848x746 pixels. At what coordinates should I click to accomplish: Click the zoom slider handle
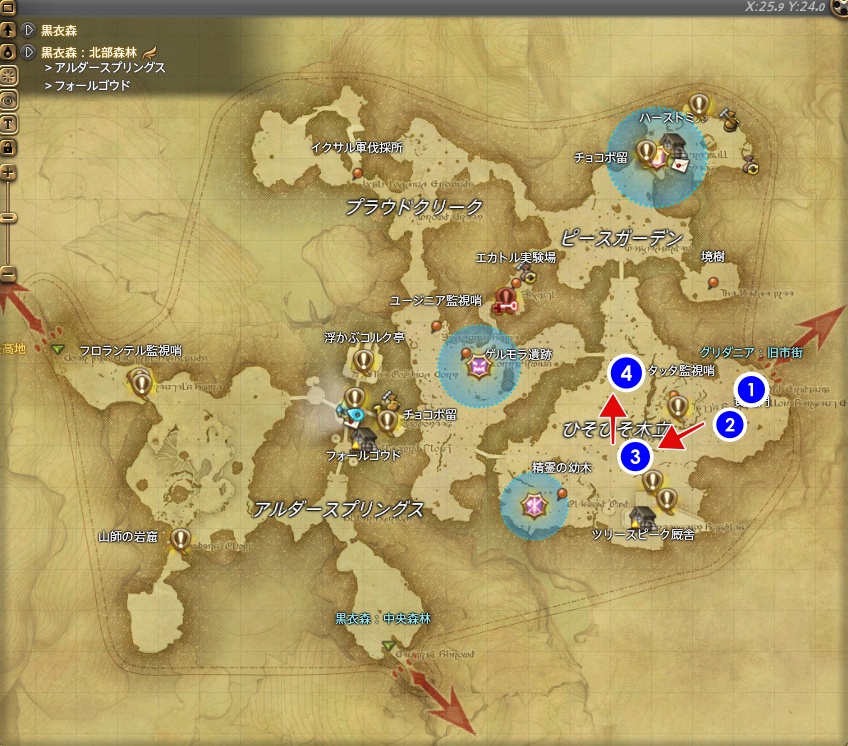(x=8, y=217)
